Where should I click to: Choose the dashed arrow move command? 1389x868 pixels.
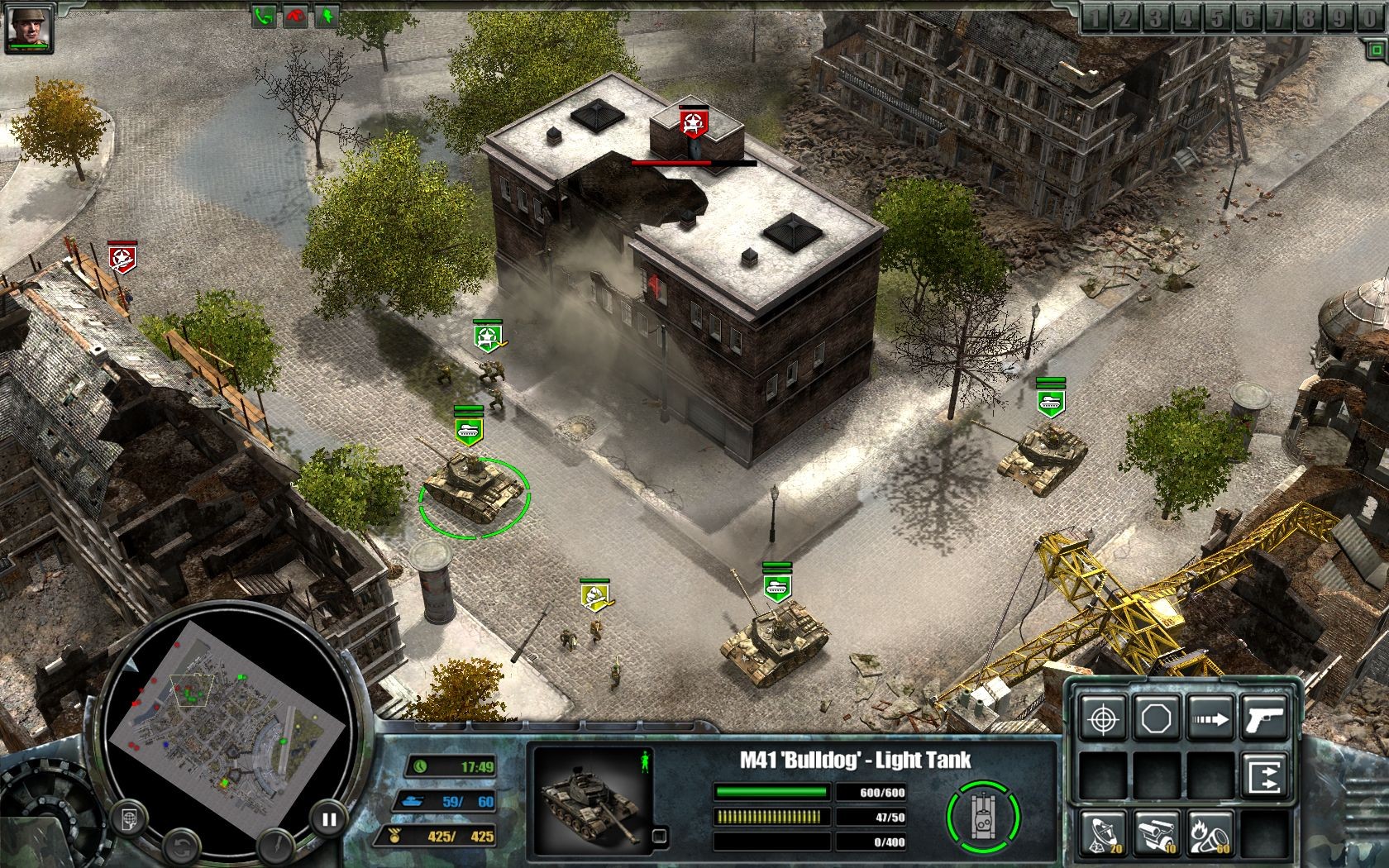pos(1209,718)
